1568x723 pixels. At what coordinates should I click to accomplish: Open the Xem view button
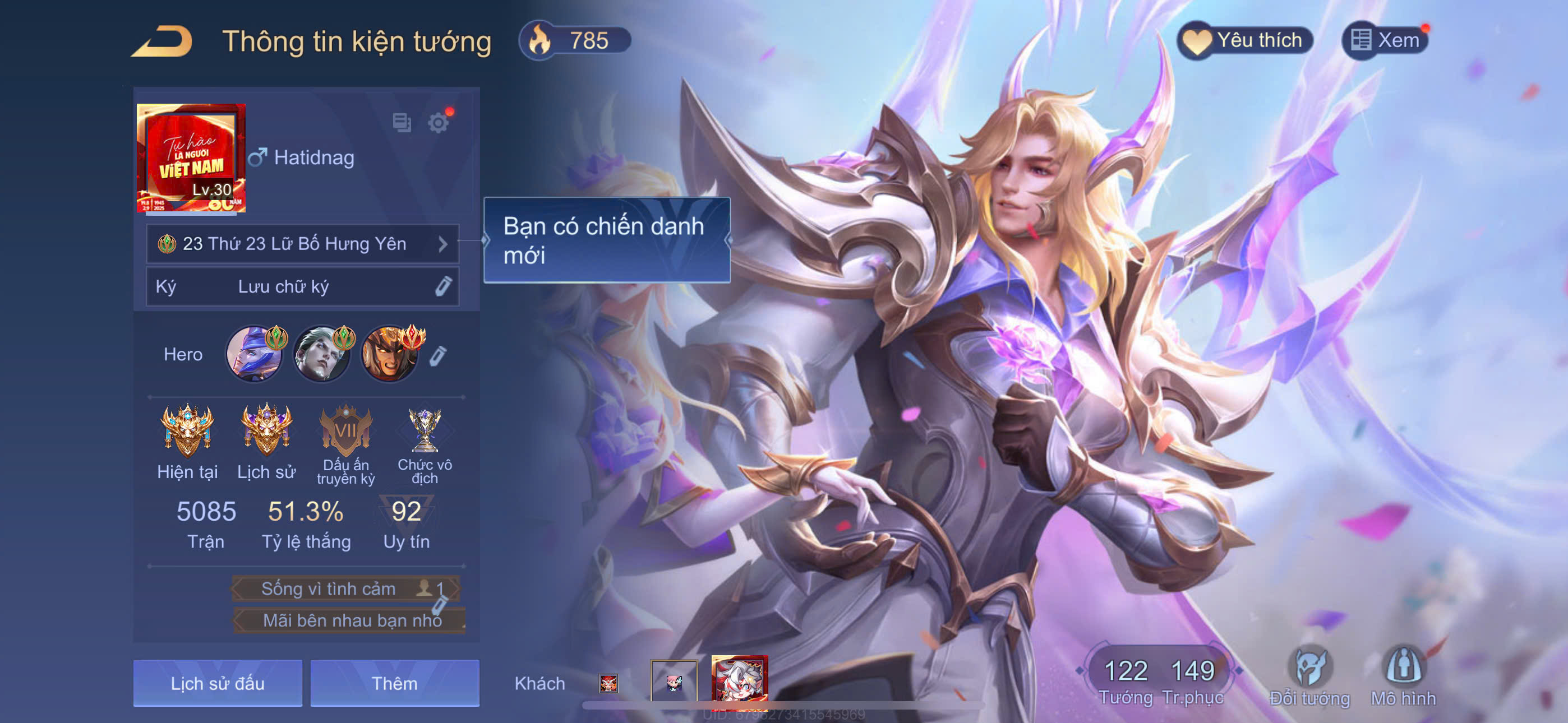tap(1385, 41)
